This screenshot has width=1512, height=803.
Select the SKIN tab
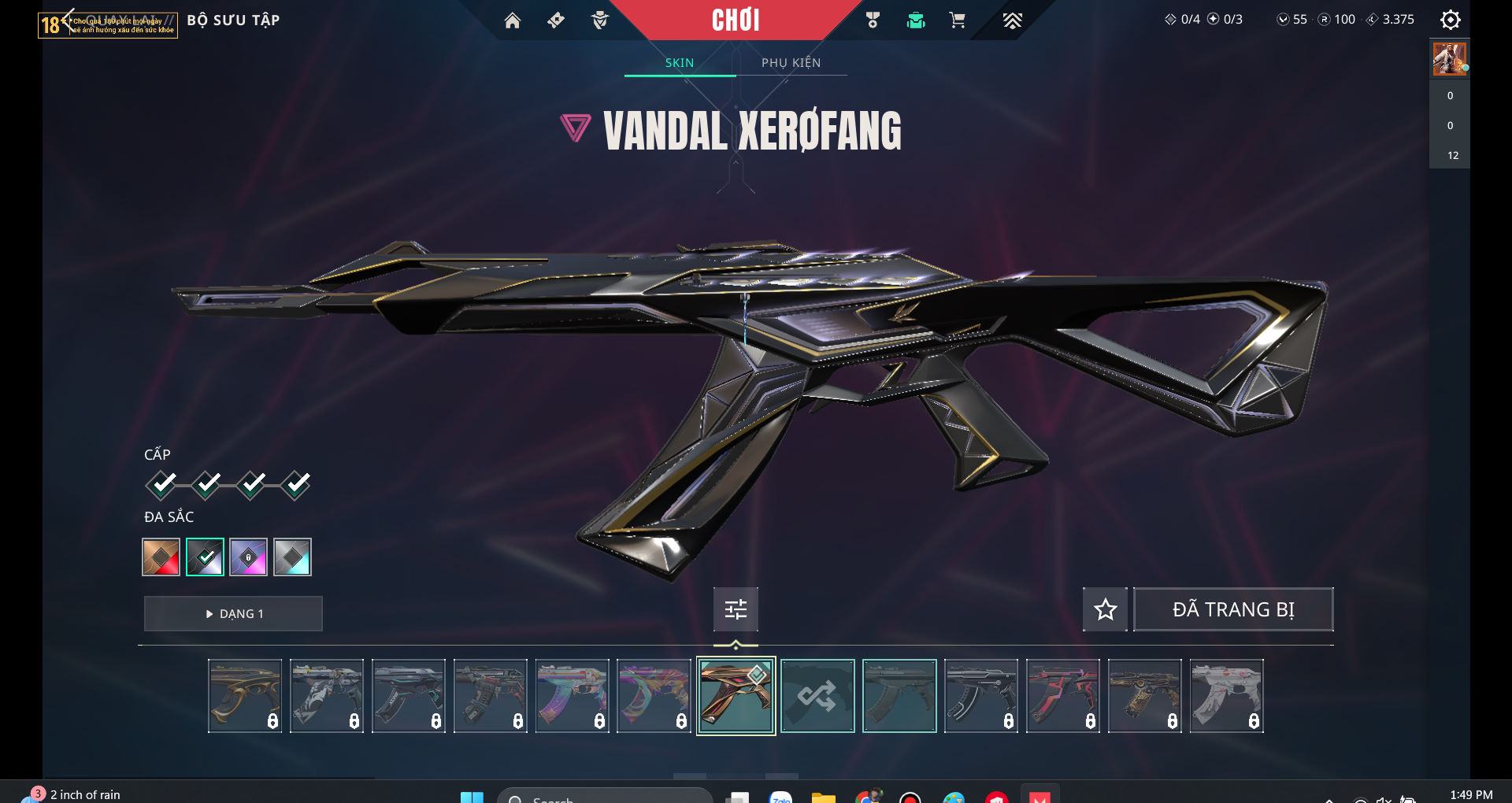pos(680,63)
